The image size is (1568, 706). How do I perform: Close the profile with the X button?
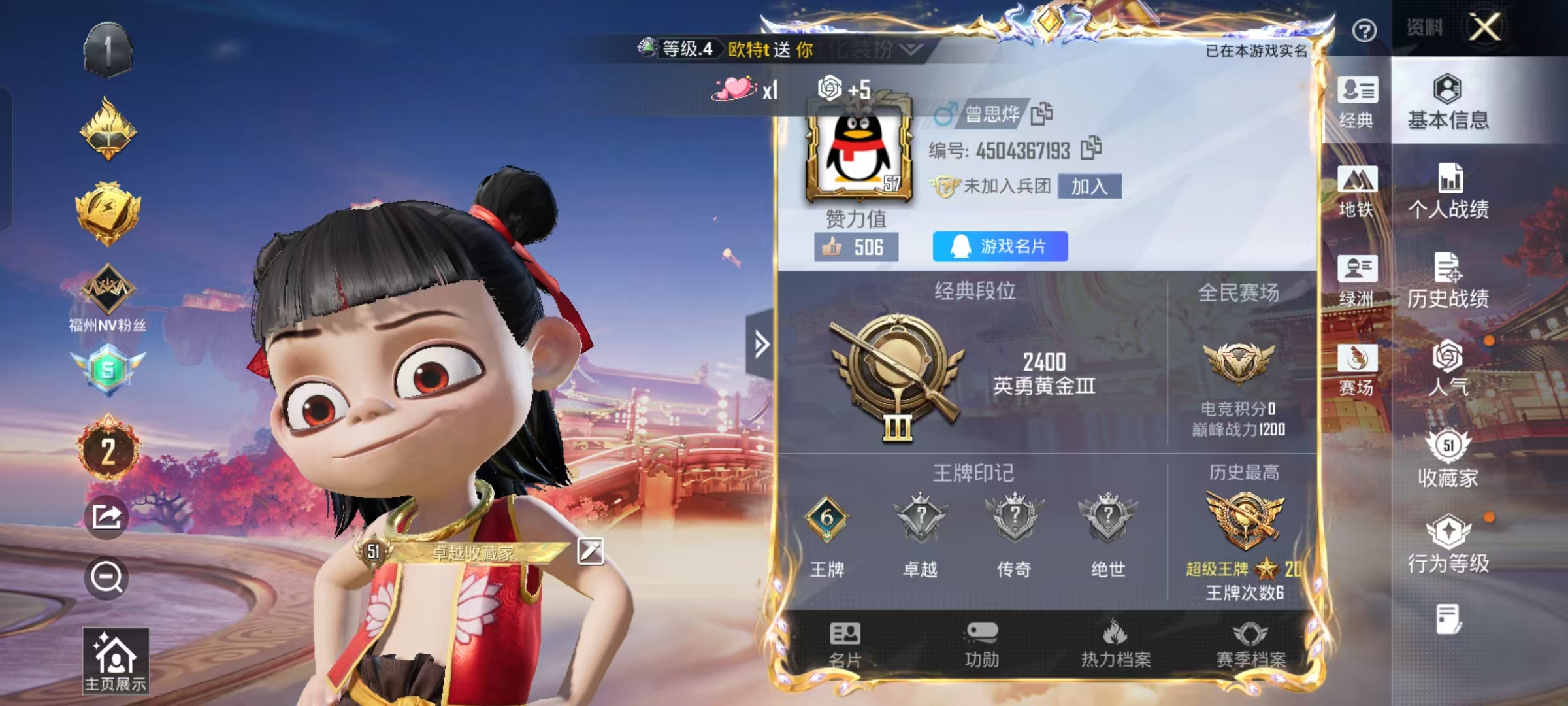[1485, 28]
